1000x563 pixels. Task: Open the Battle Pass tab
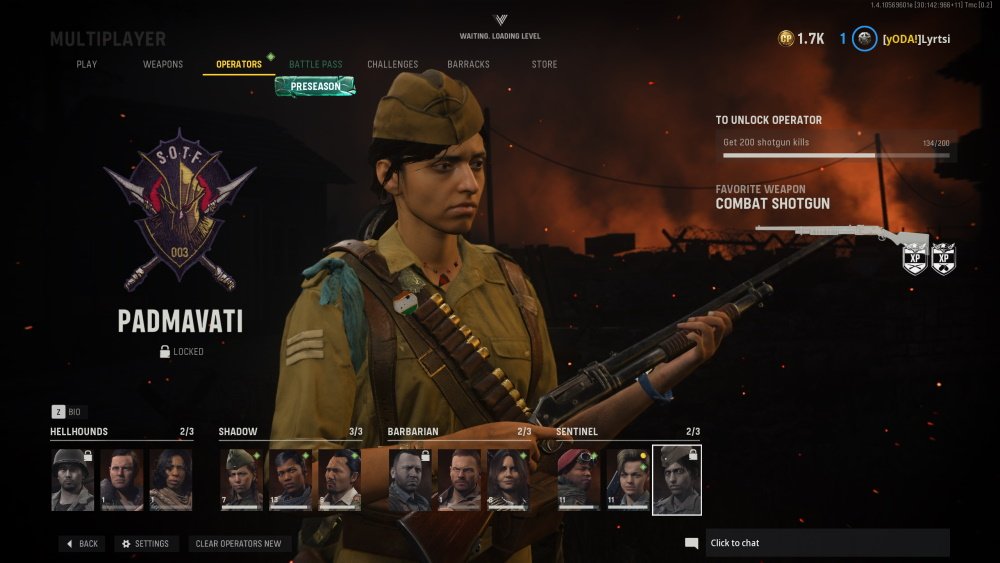point(316,65)
